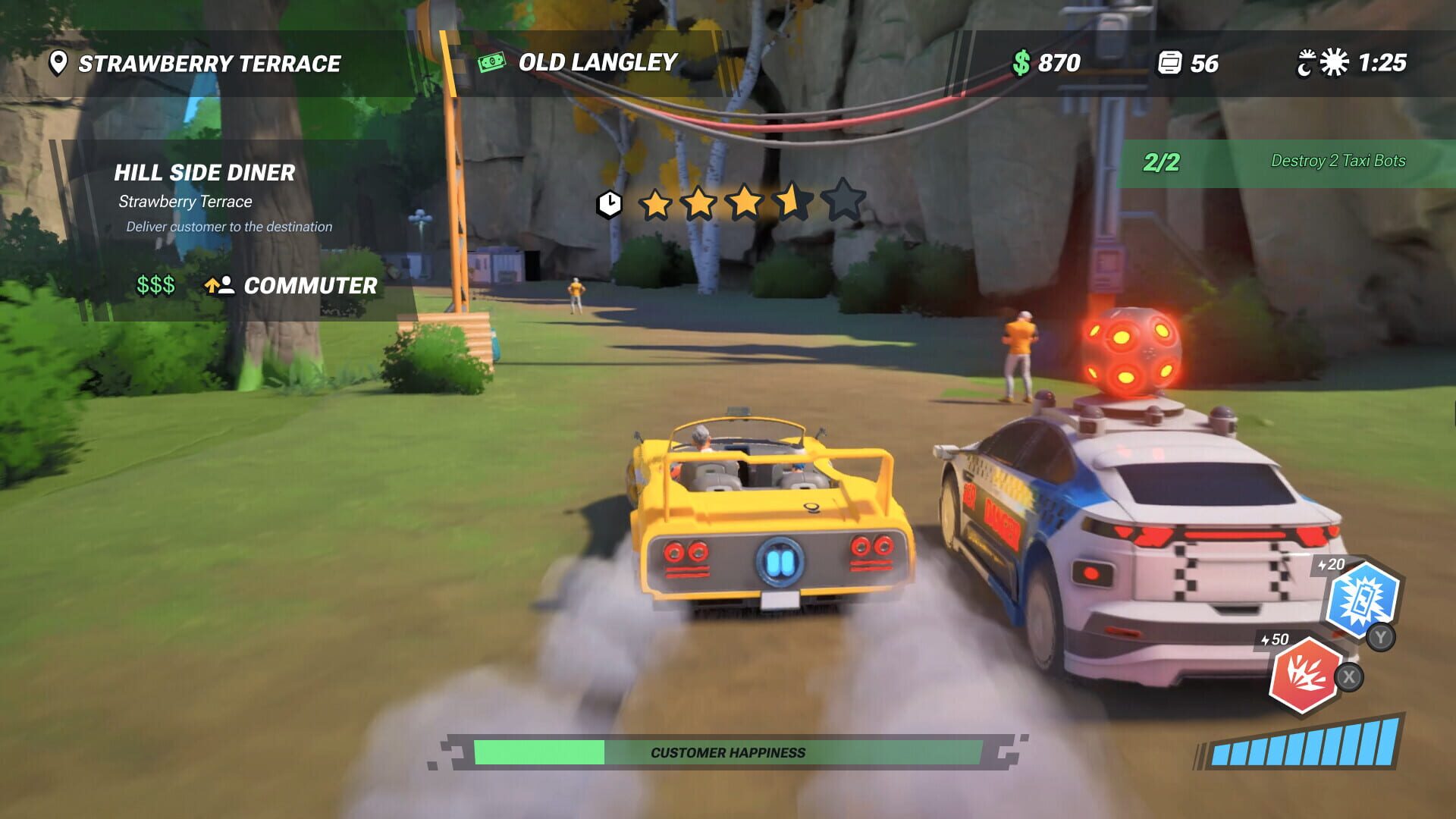Click the location pin icon beside Strawberry Terrace
1456x819 pixels.
pos(58,64)
